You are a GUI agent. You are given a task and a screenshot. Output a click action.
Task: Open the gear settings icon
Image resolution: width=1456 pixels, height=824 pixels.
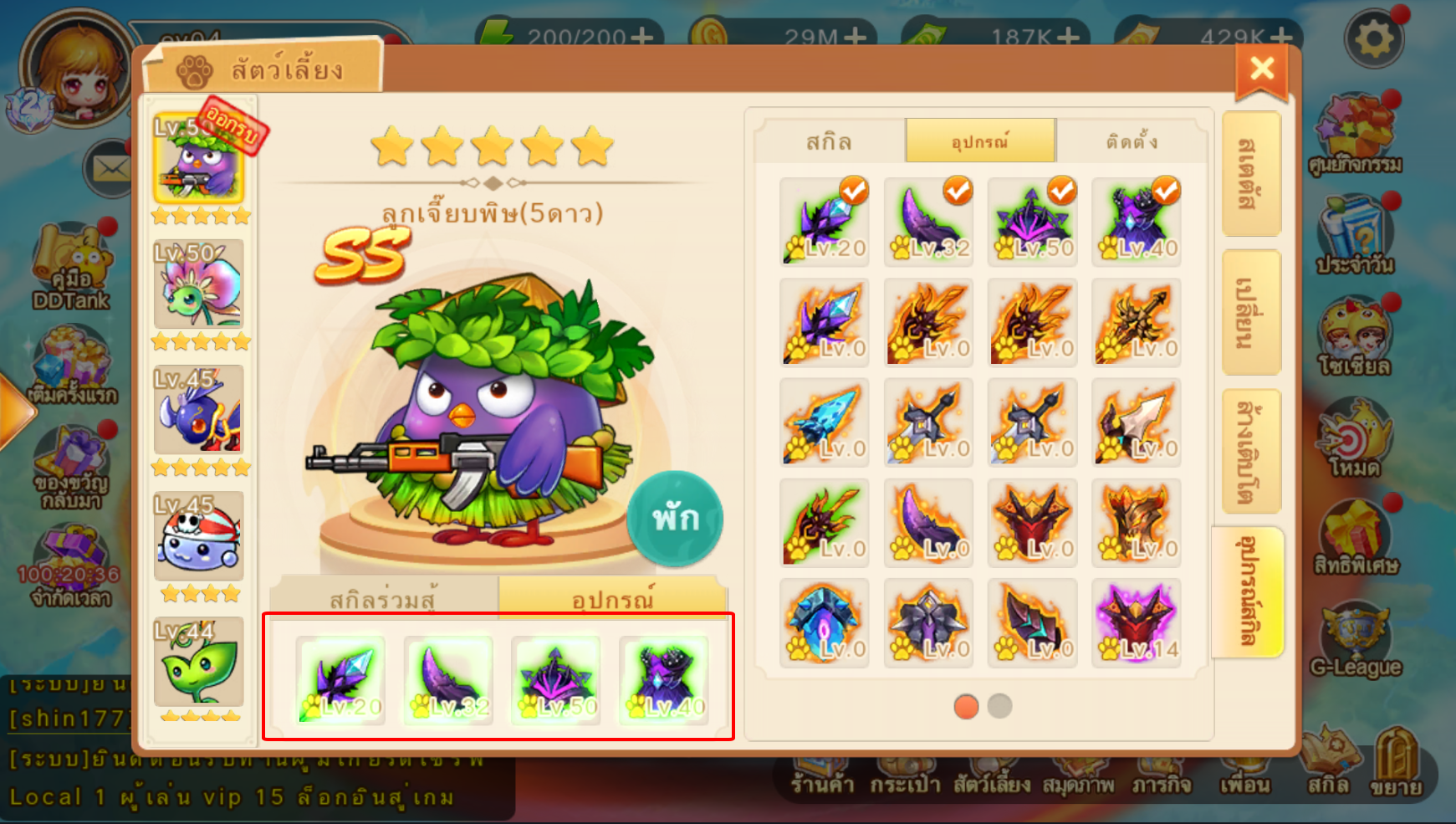coord(1373,38)
